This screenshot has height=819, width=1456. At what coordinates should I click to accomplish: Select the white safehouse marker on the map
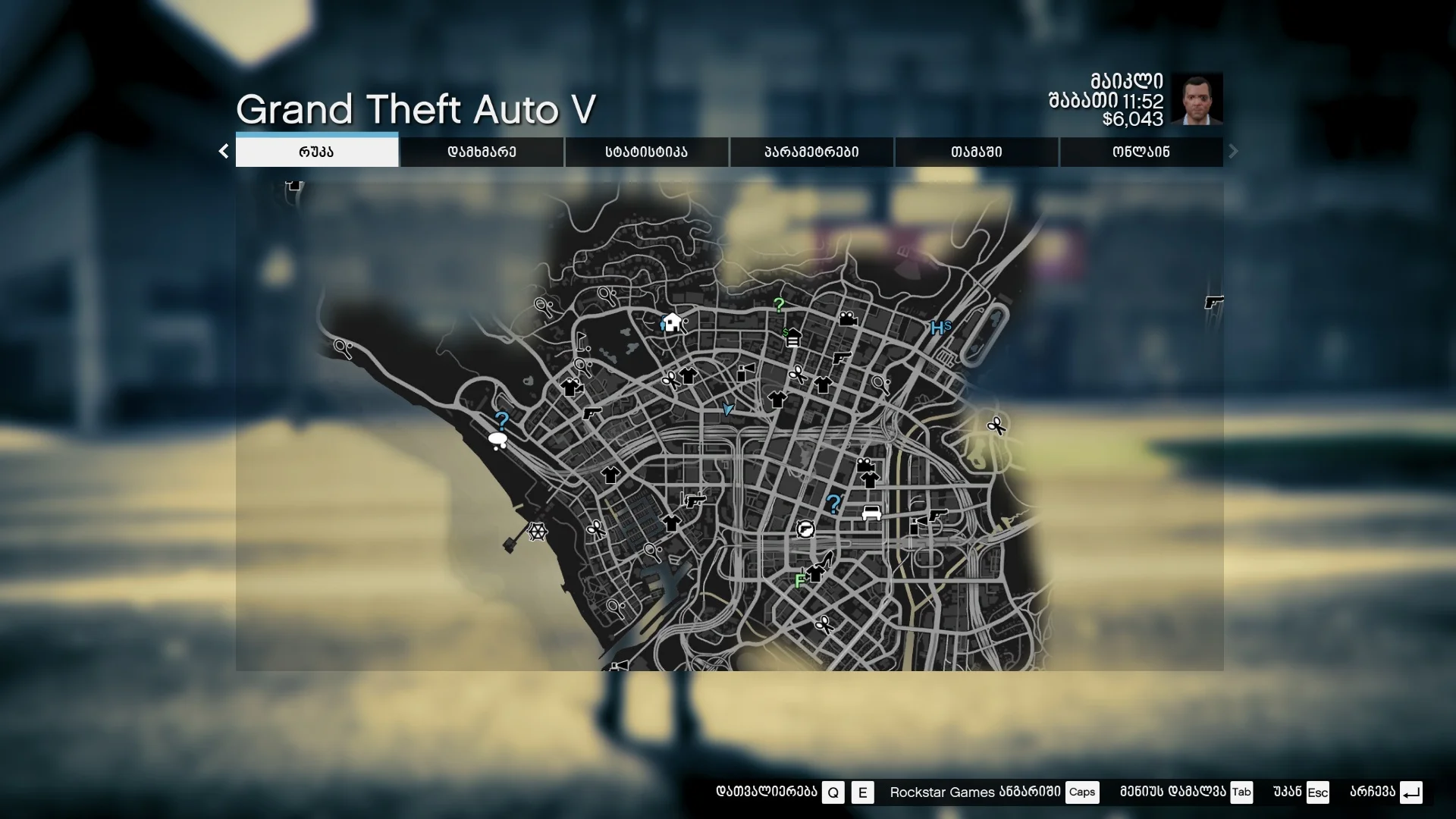[672, 322]
